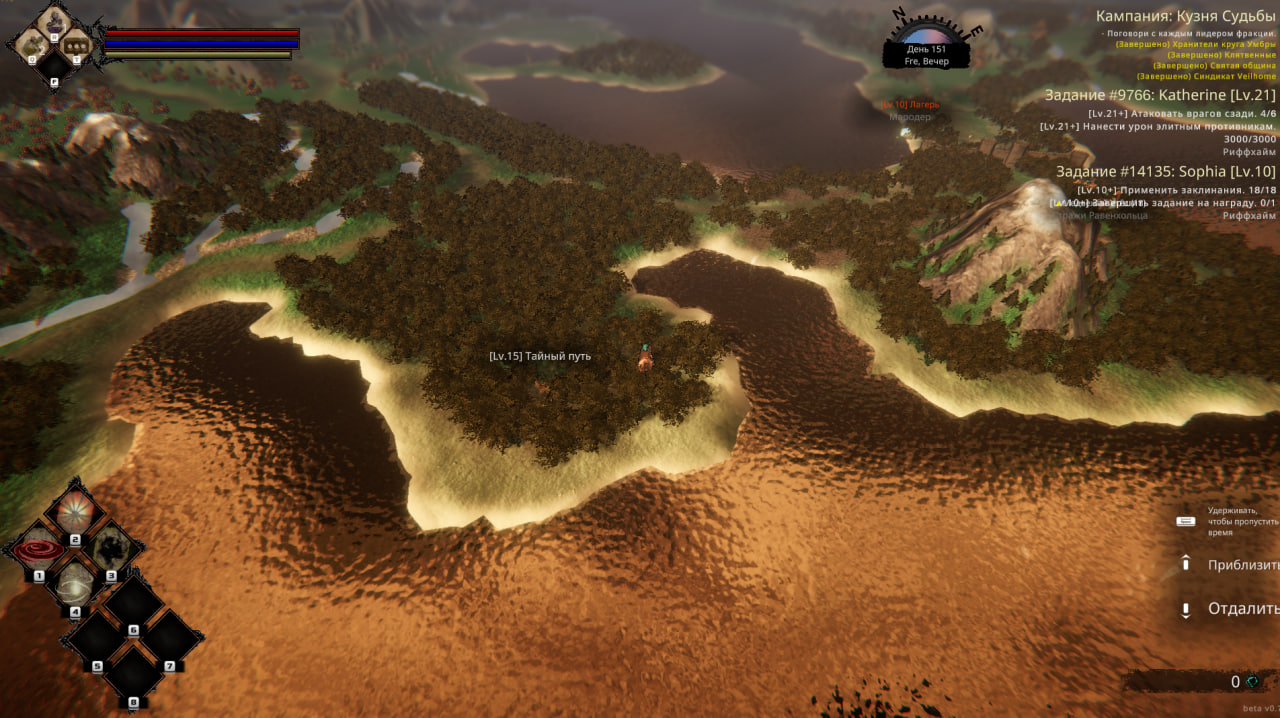Select empty skill slot number 8
The height and width of the screenshot is (718, 1280).
pos(133,674)
